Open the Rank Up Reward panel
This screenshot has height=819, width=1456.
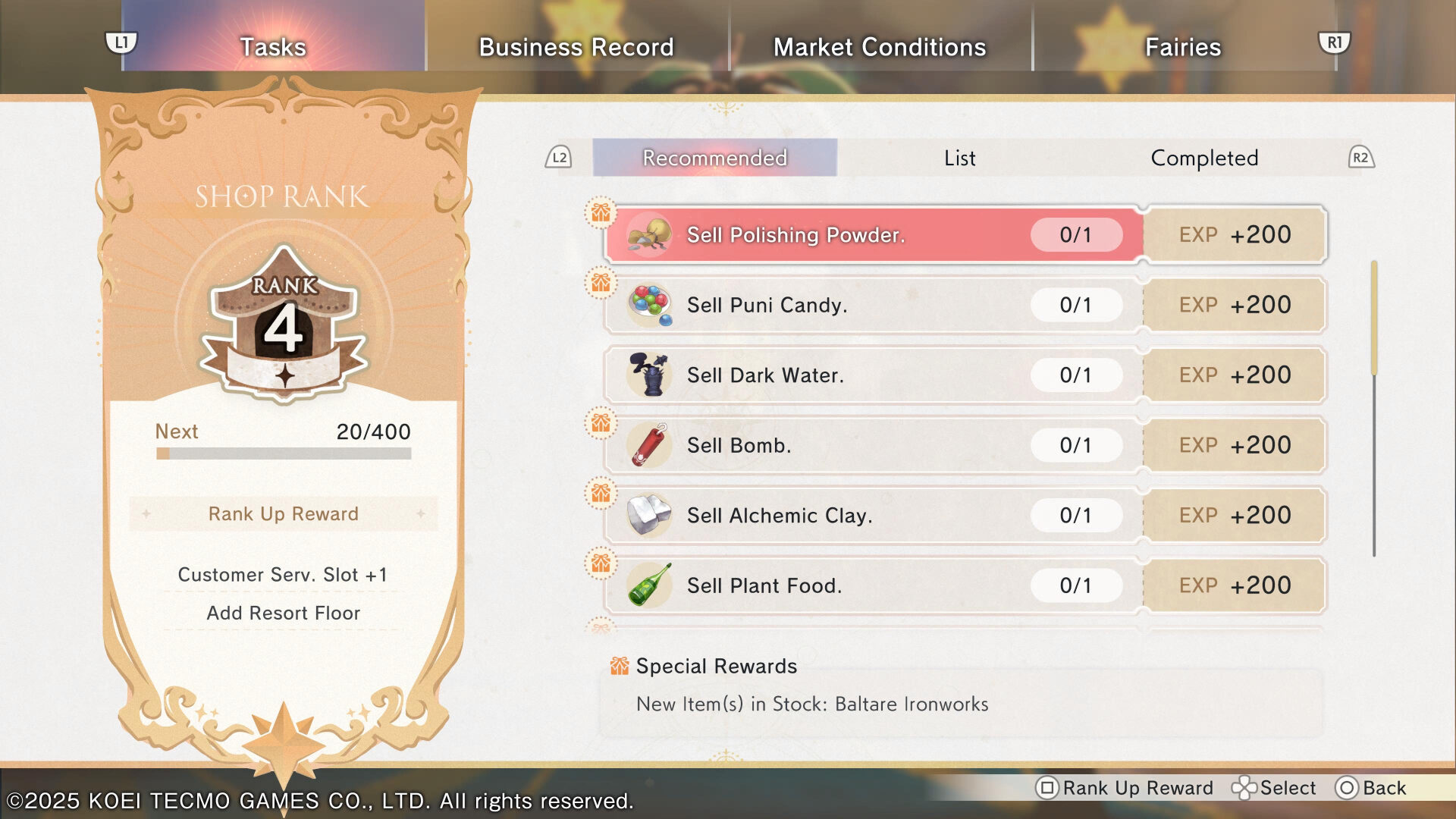(283, 514)
